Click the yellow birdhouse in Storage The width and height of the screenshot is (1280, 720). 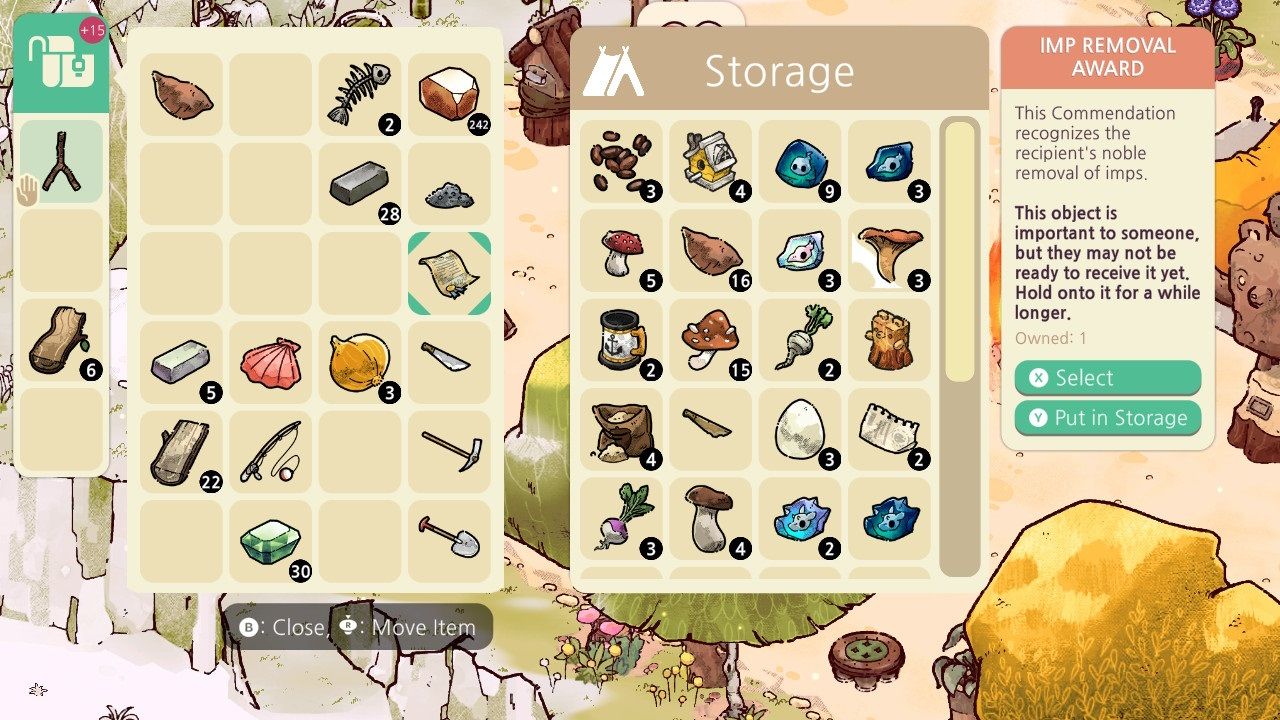click(x=710, y=160)
